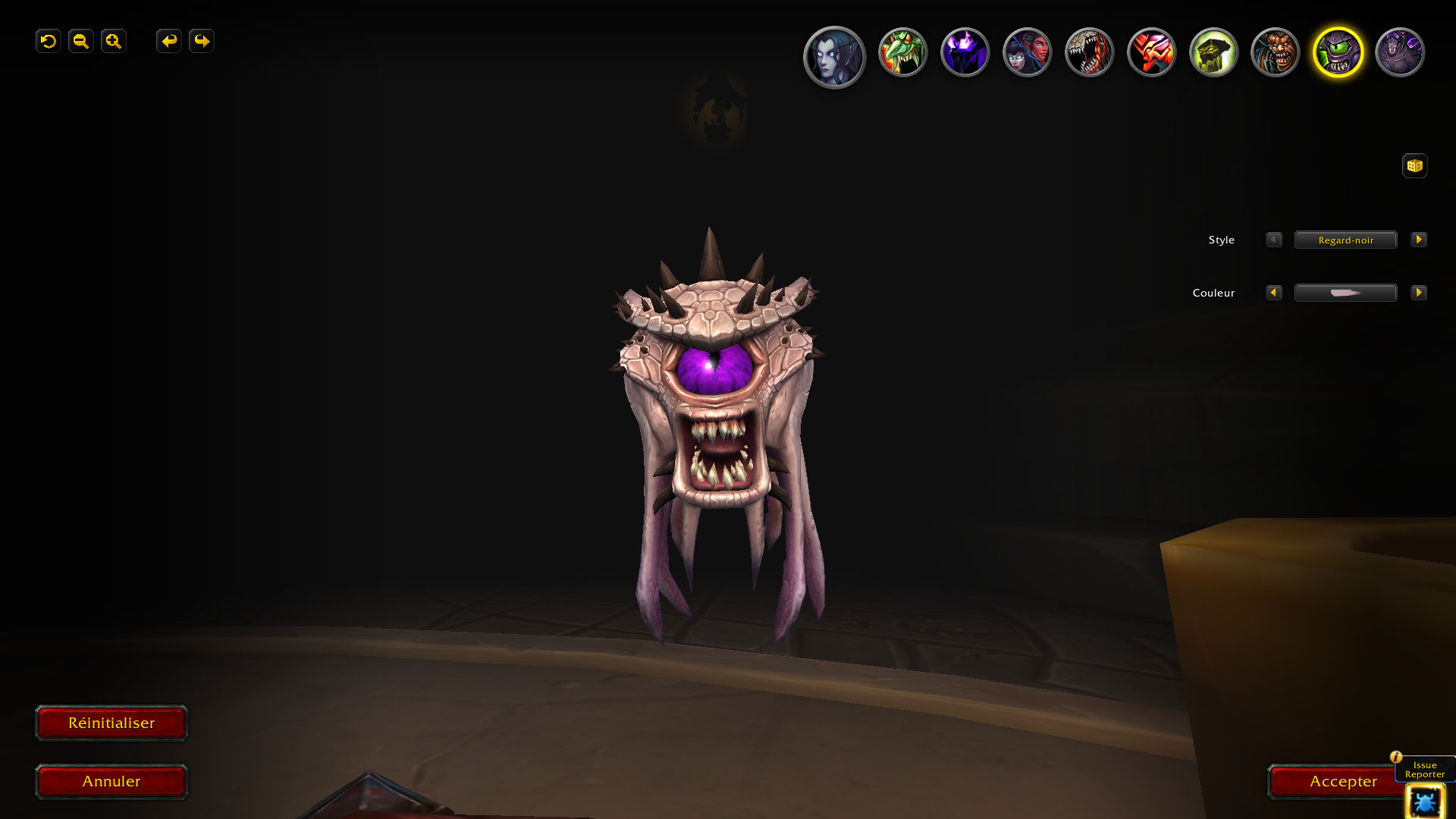Choose the red armored felguard portrait
This screenshot has width=1456, height=819.
point(1151,52)
